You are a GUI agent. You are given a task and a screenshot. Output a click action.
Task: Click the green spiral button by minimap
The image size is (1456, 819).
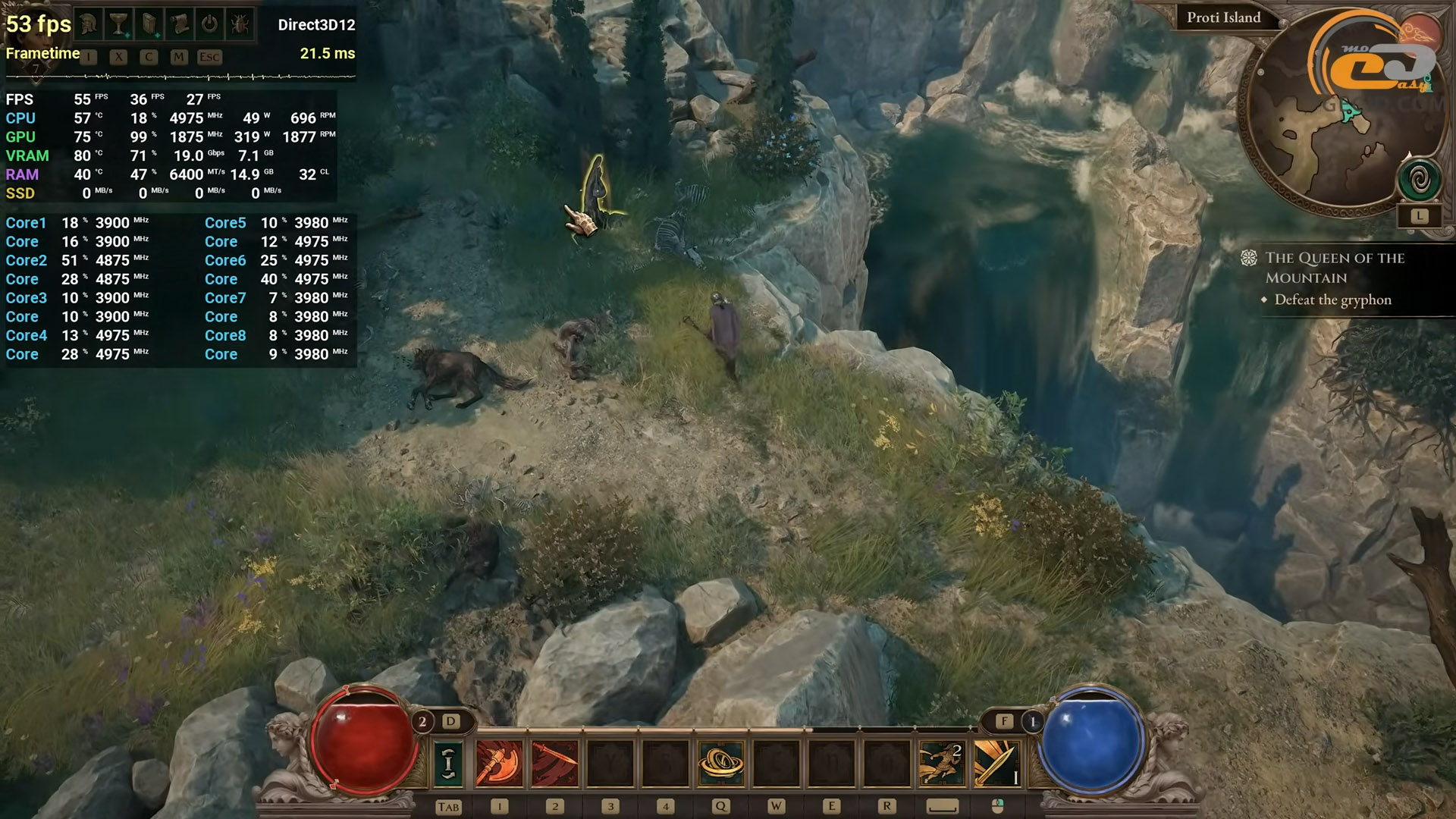tap(1420, 180)
